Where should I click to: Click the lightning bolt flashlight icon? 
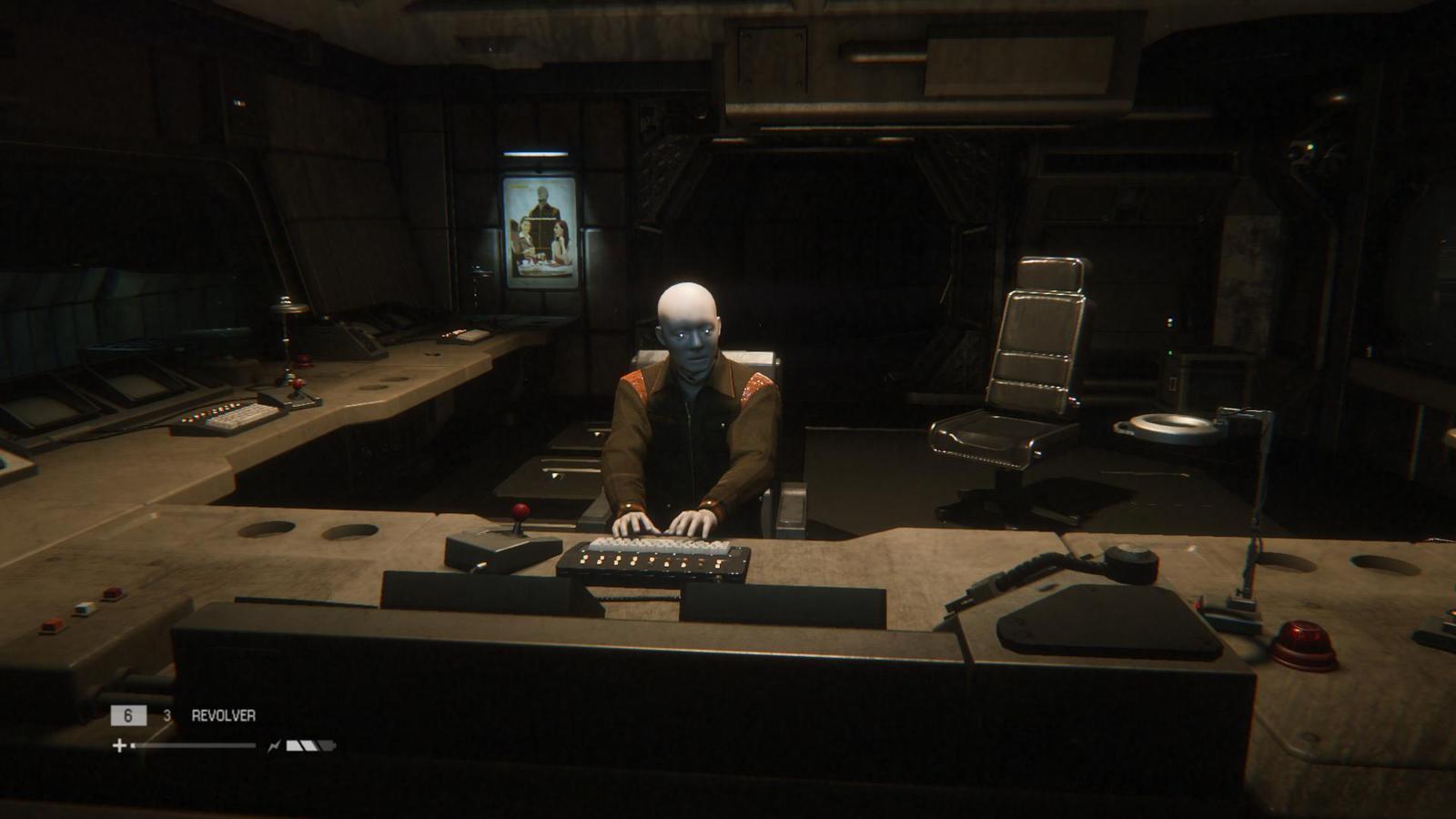272,746
